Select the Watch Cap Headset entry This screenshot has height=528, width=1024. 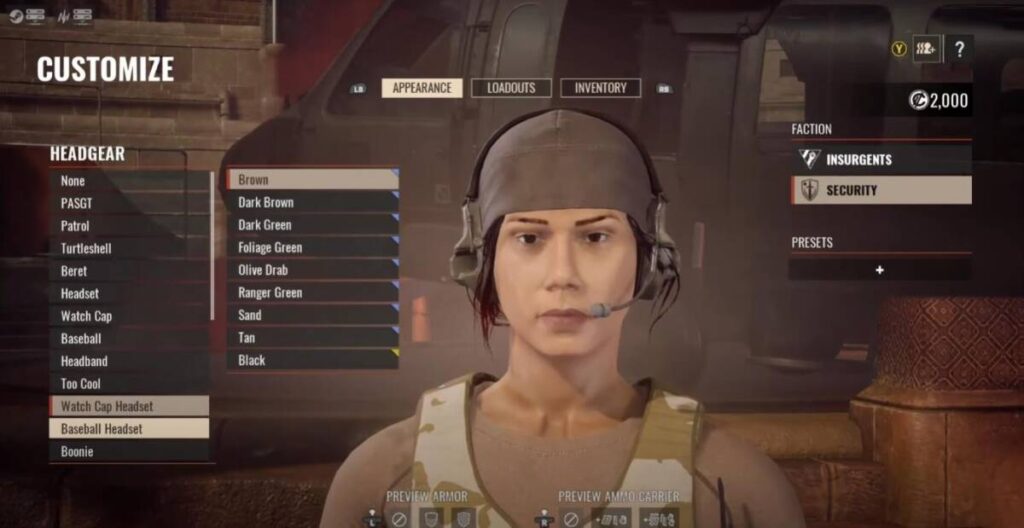[x=129, y=406]
